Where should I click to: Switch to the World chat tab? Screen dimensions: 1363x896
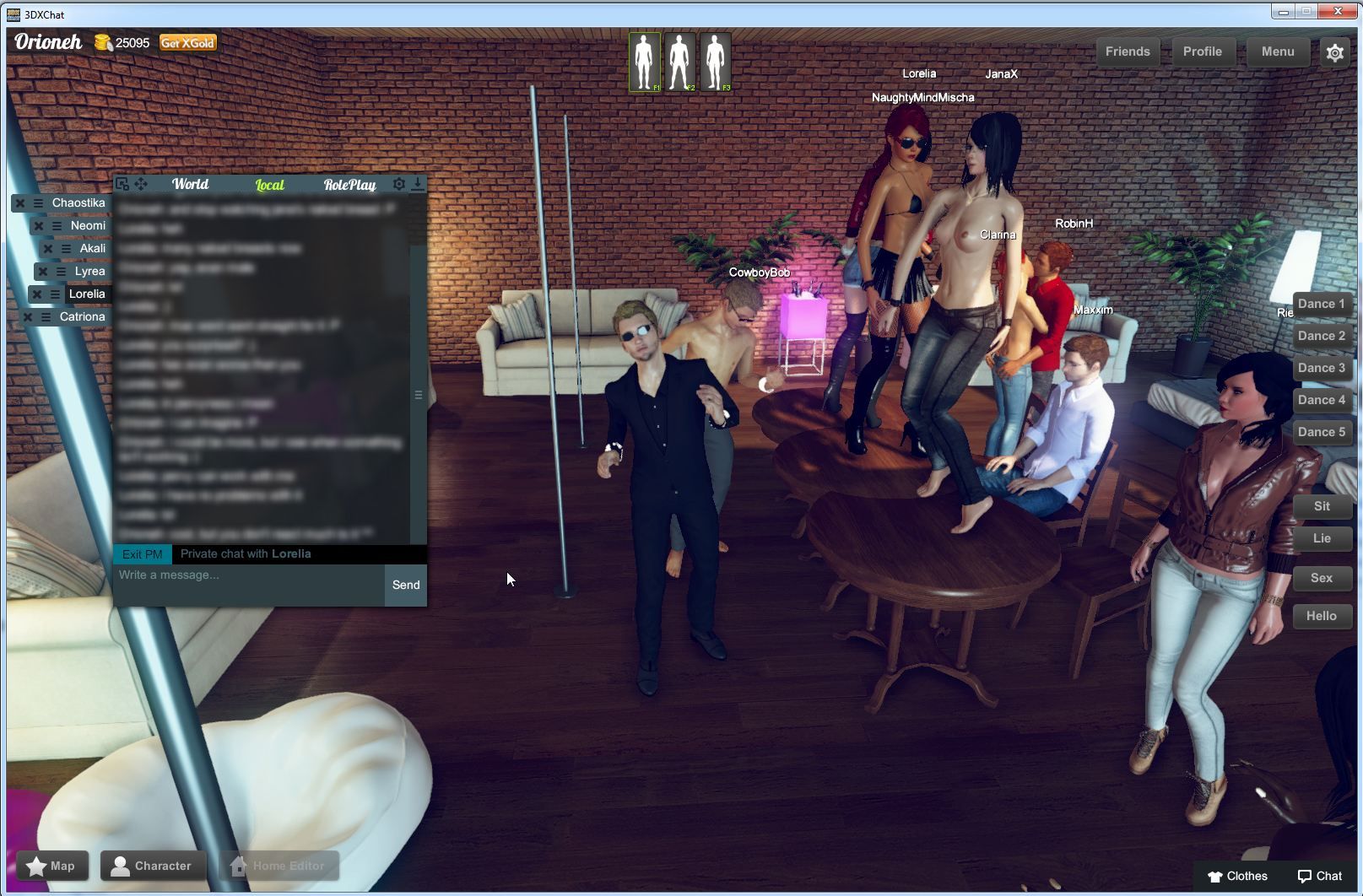point(189,184)
